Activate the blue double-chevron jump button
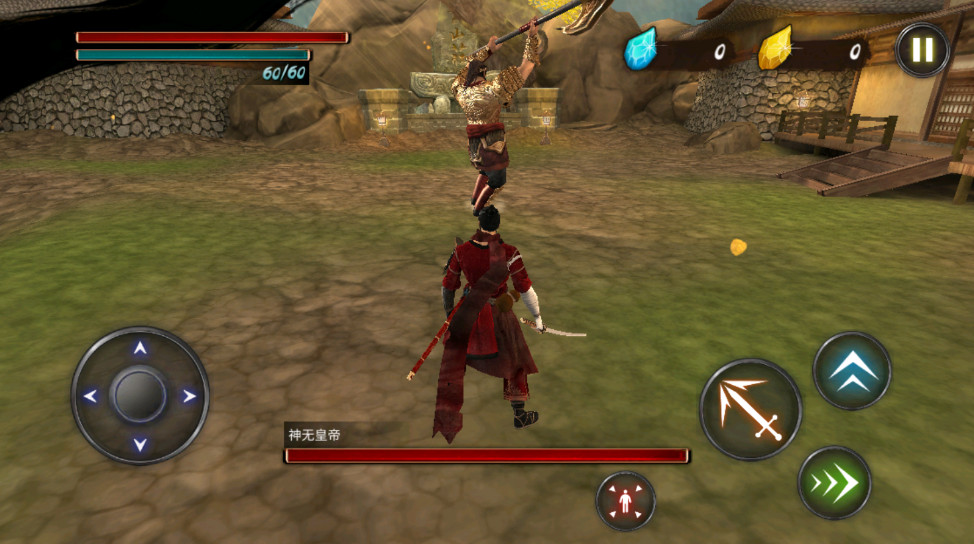The width and height of the screenshot is (974, 544). 852,371
